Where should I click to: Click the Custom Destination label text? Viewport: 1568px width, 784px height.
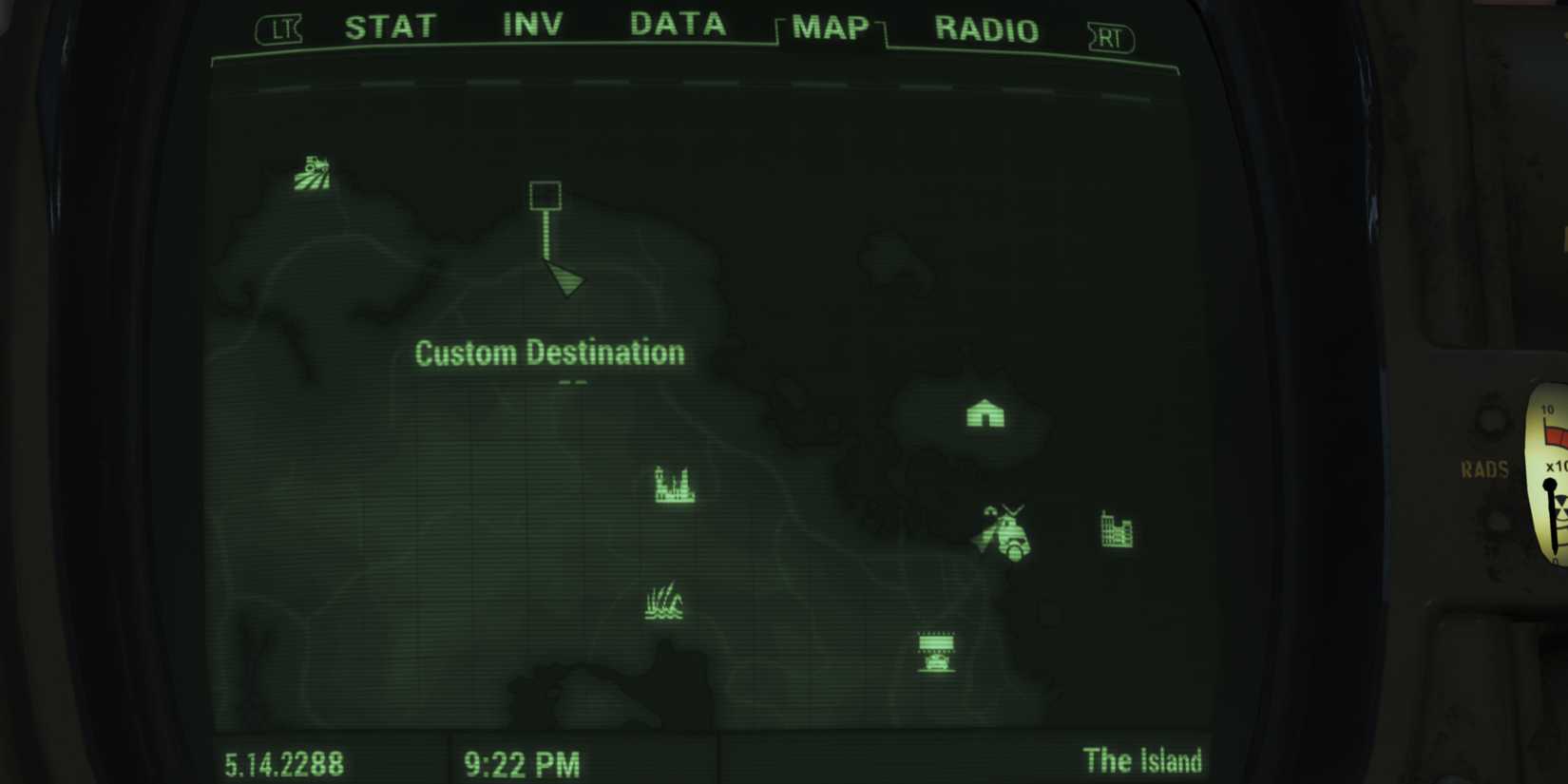coord(549,353)
